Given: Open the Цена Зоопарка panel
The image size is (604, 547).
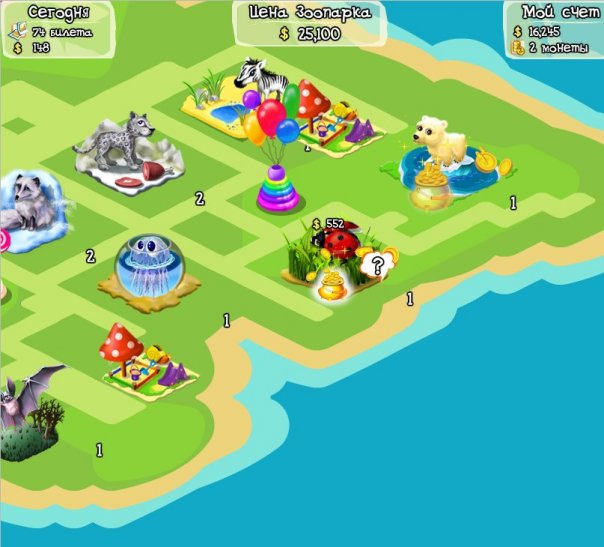Looking at the screenshot, I should point(309,24).
